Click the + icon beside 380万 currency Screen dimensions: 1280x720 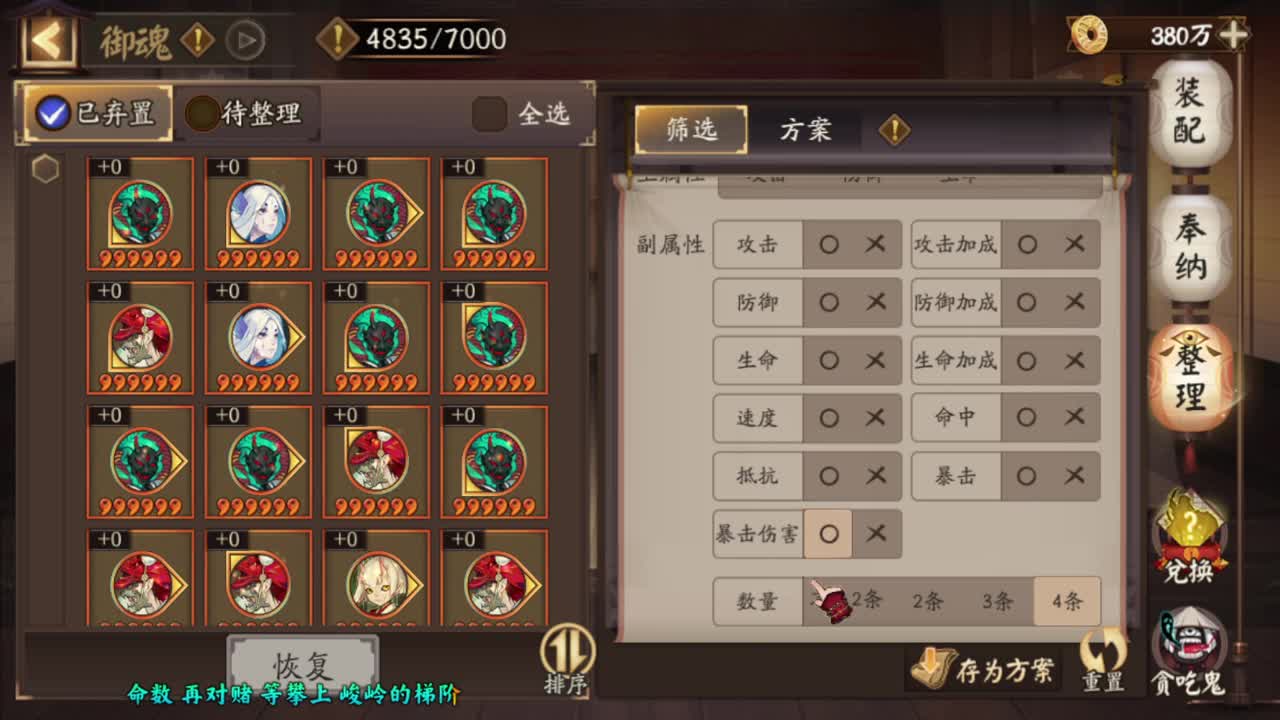pos(1234,33)
